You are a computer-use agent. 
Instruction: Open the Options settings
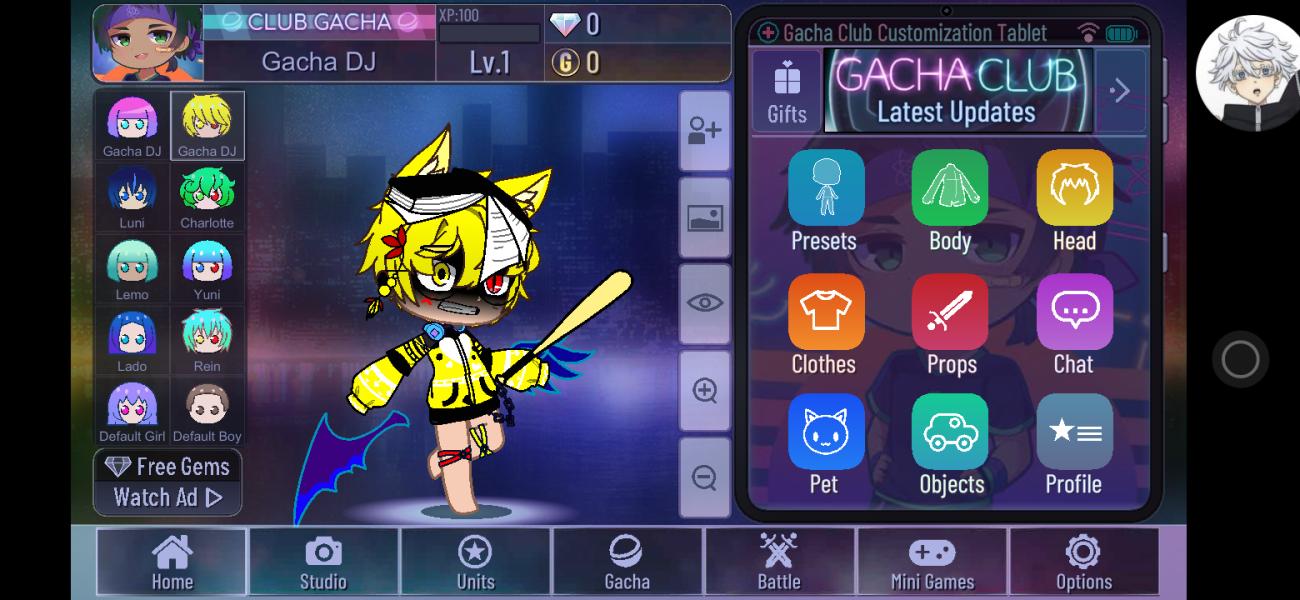tap(1083, 562)
